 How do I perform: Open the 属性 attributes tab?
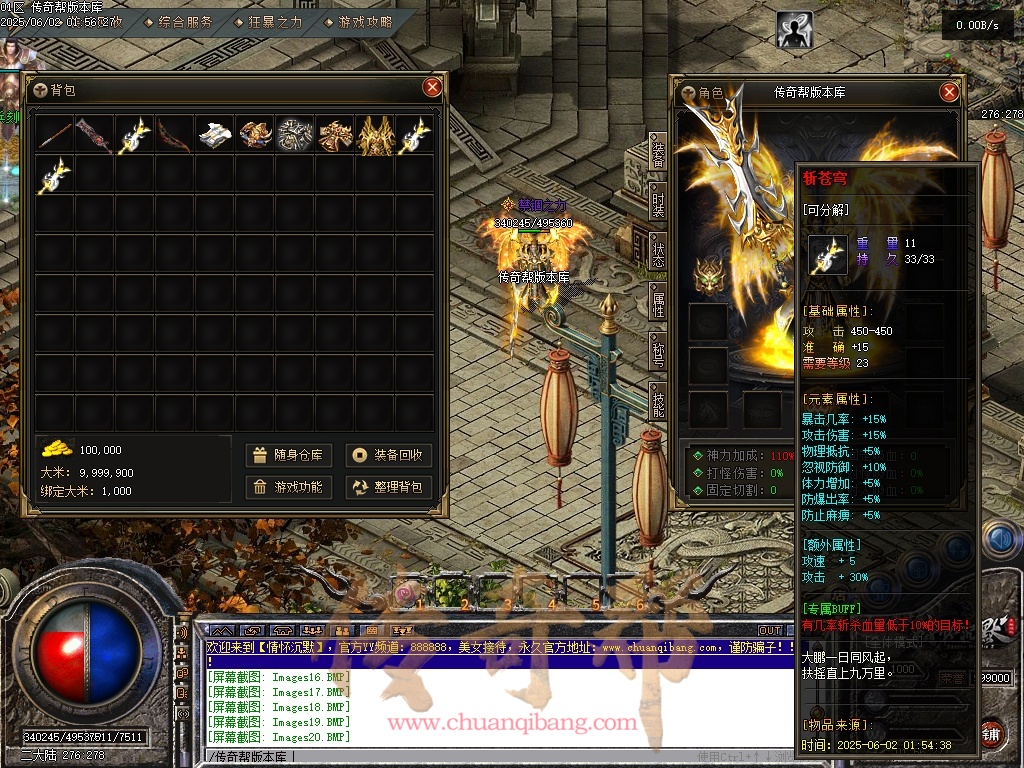[x=658, y=298]
